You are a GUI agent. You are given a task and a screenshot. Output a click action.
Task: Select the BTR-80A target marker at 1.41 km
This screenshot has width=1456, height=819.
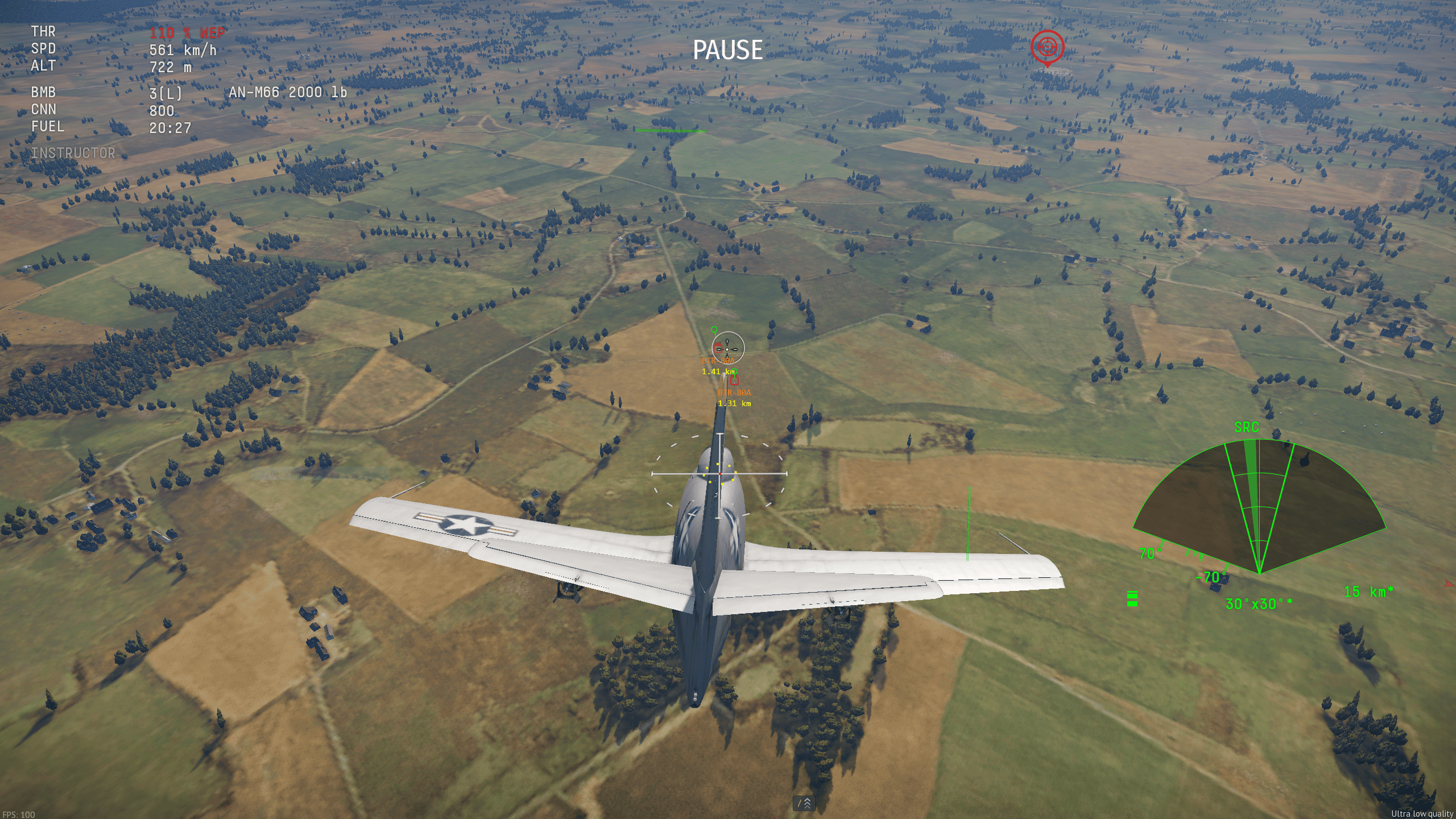tap(718, 348)
